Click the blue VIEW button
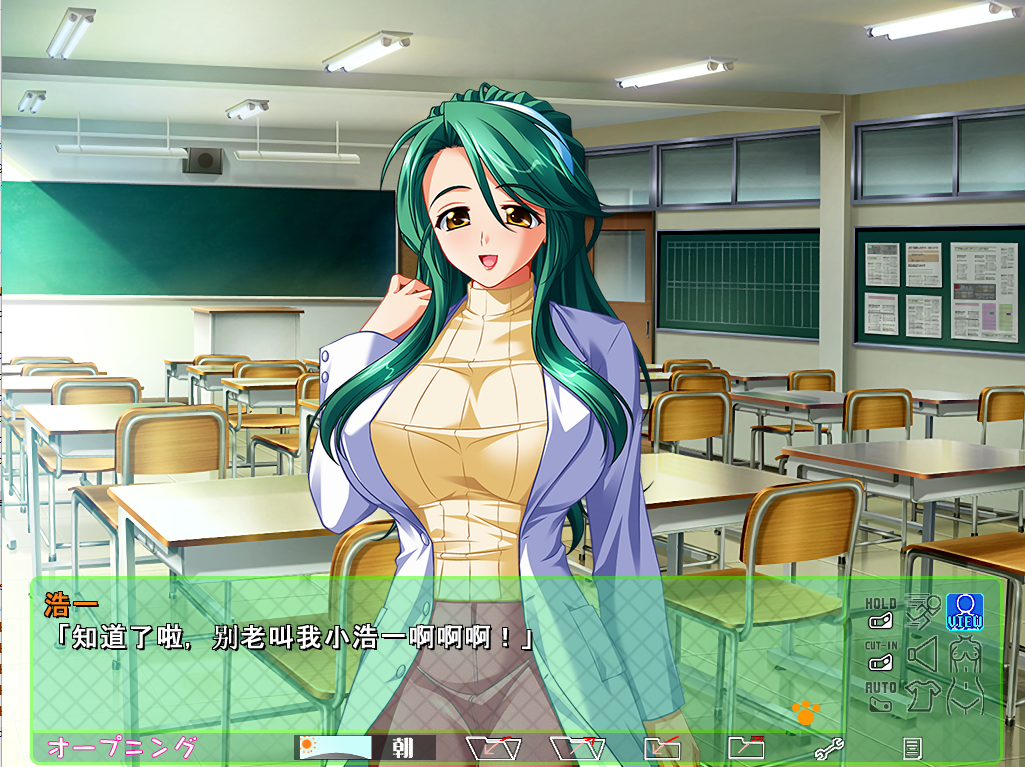Screen dimensions: 1025x767 click(964, 611)
